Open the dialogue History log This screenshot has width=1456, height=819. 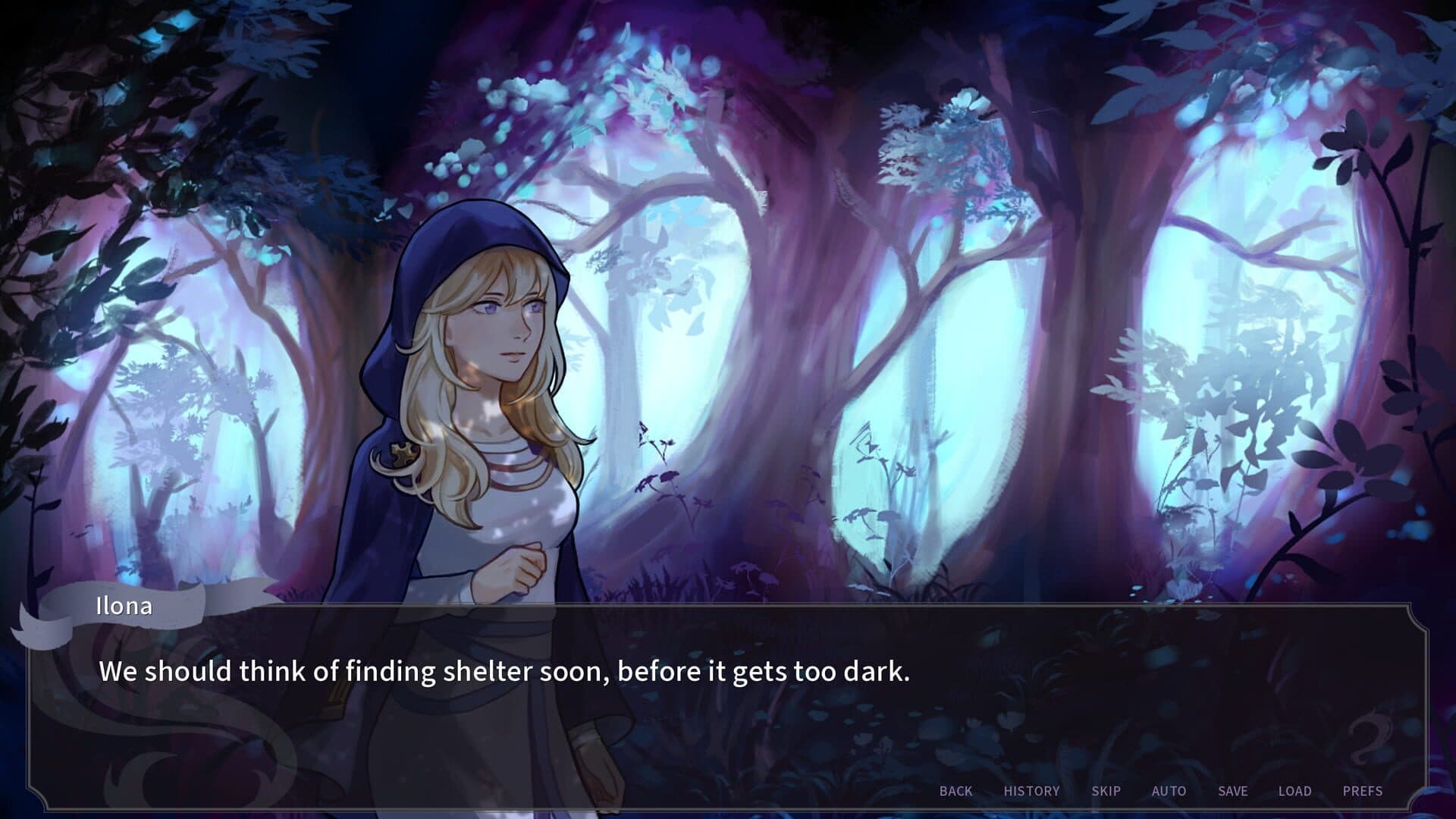1031,791
